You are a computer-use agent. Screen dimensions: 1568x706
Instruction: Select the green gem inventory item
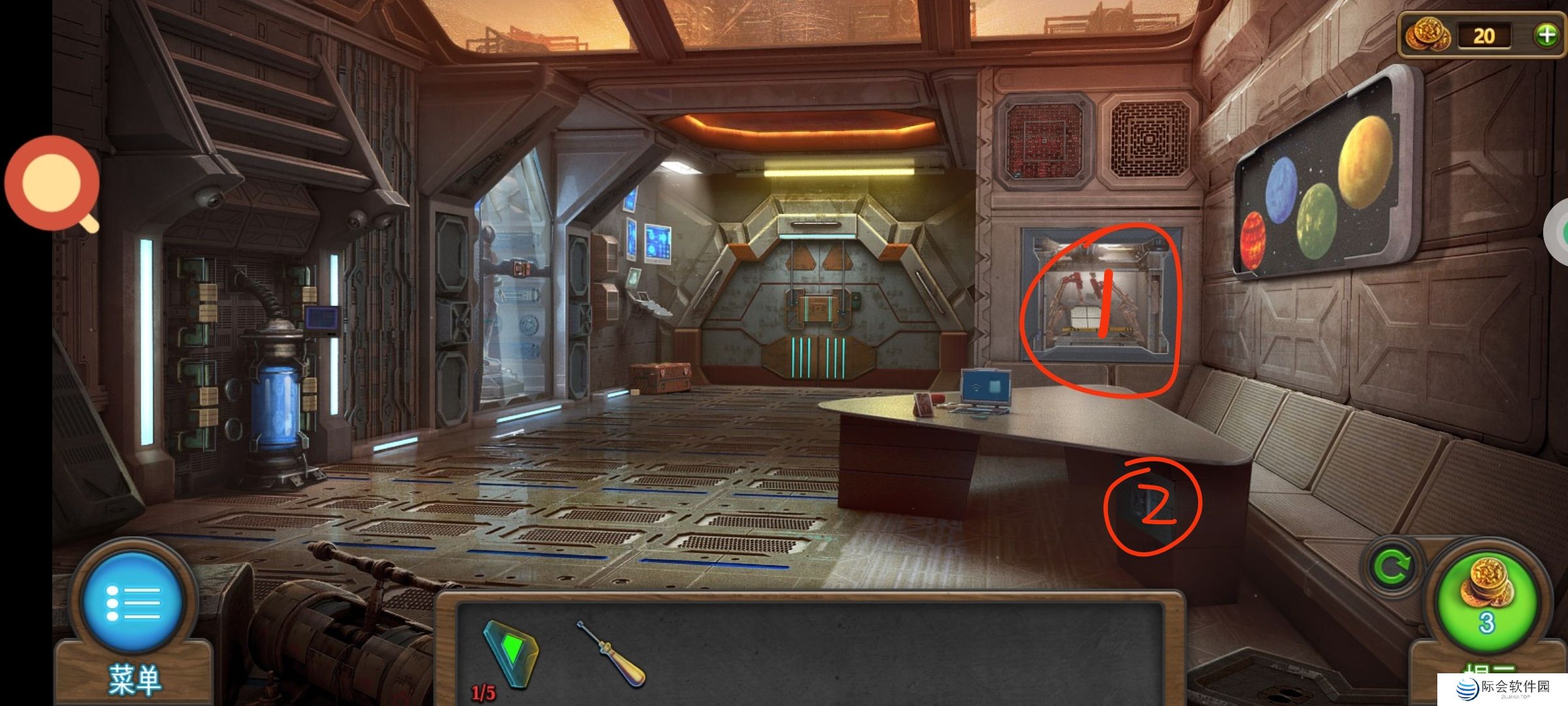[x=512, y=653]
